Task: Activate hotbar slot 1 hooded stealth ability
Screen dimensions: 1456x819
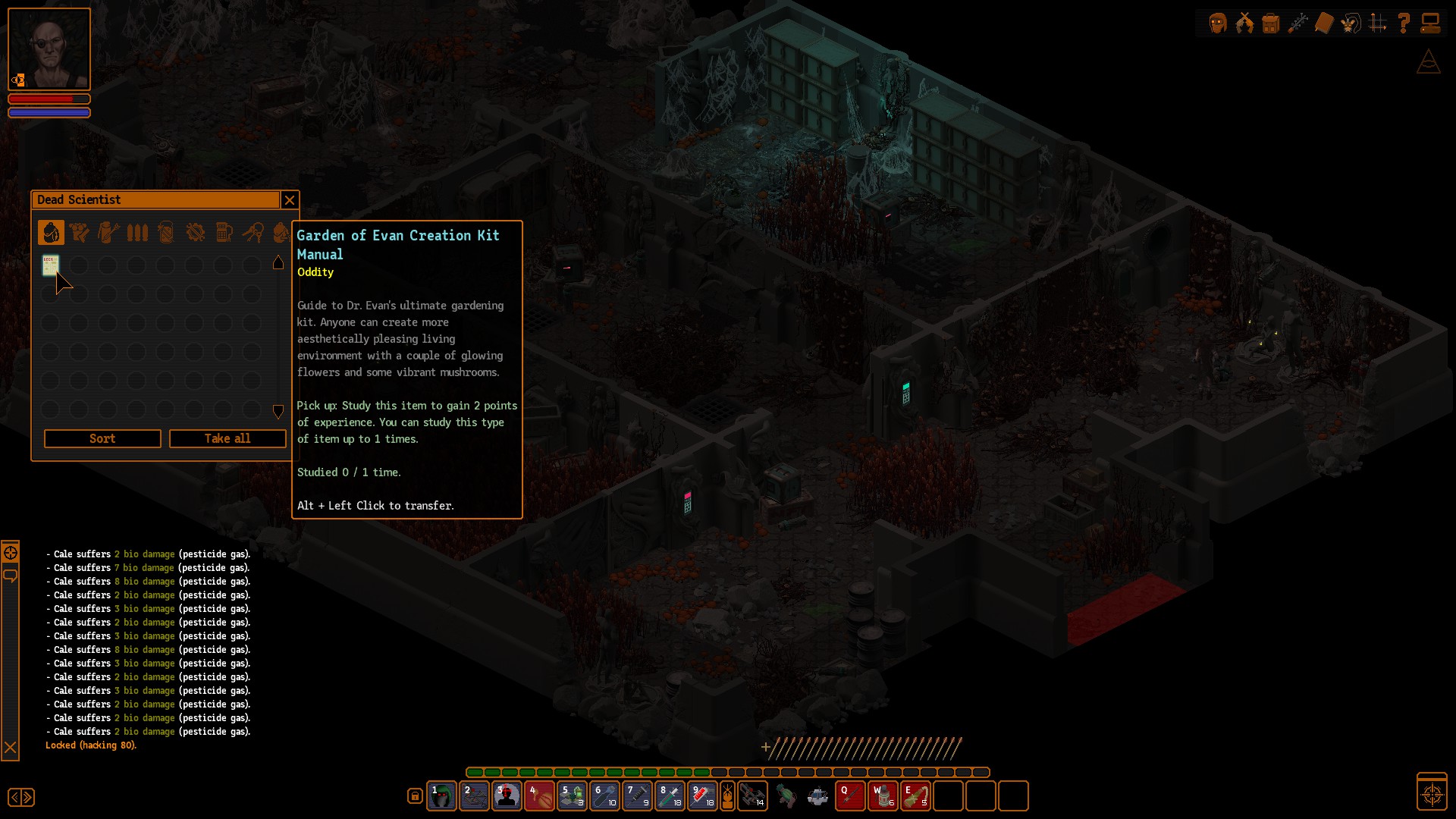Action: (441, 796)
